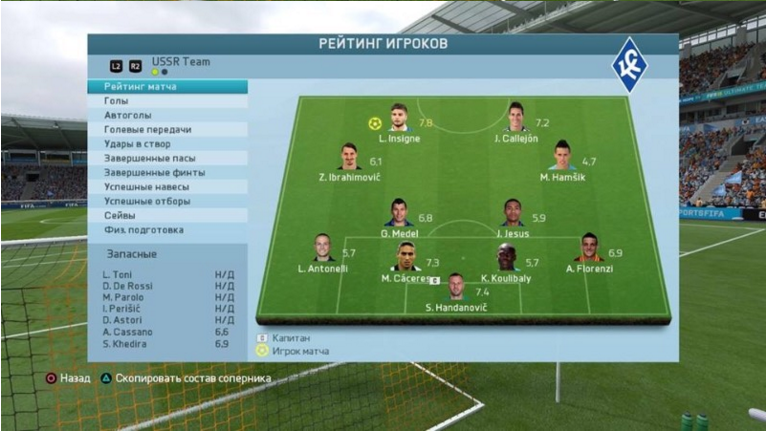Select M. Hamšík on the pitch
The width and height of the screenshot is (769, 438).
pyautogui.click(x=561, y=156)
